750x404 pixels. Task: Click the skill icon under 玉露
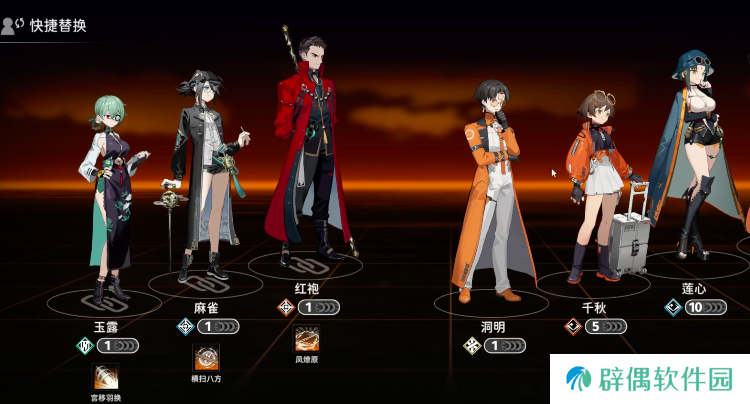pos(106,377)
